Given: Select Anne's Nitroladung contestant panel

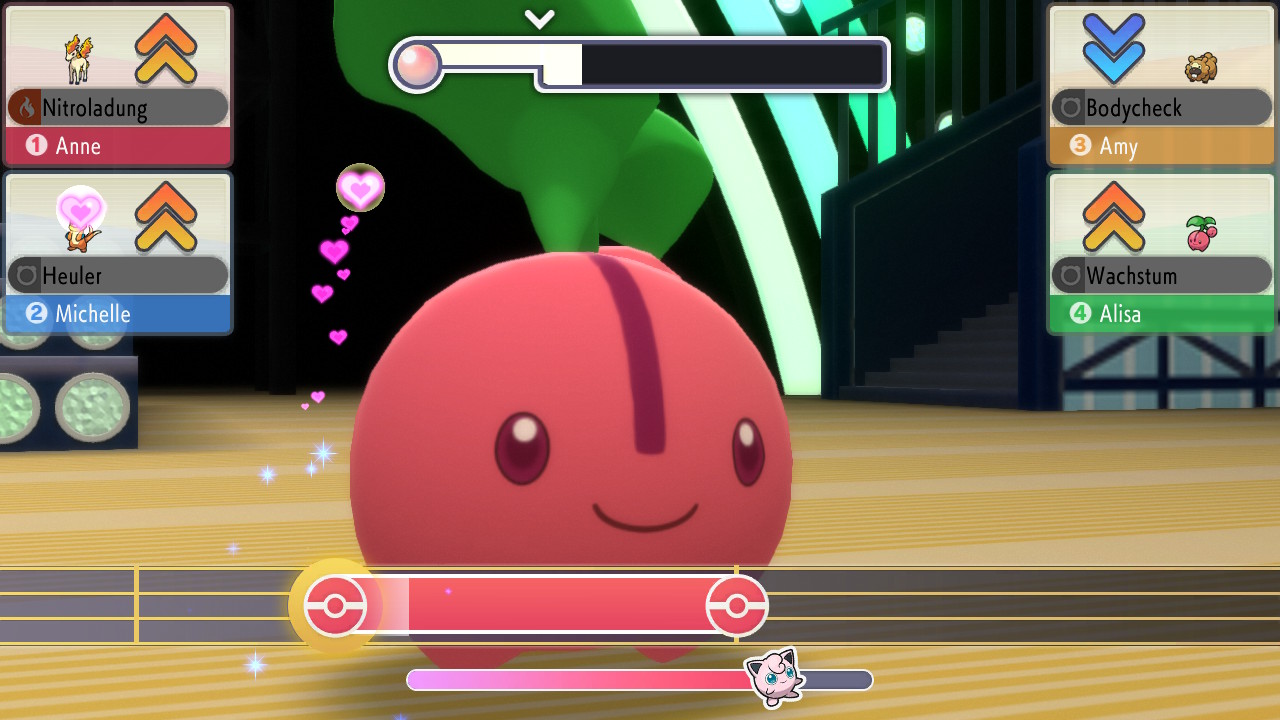Looking at the screenshot, I should point(118,86).
